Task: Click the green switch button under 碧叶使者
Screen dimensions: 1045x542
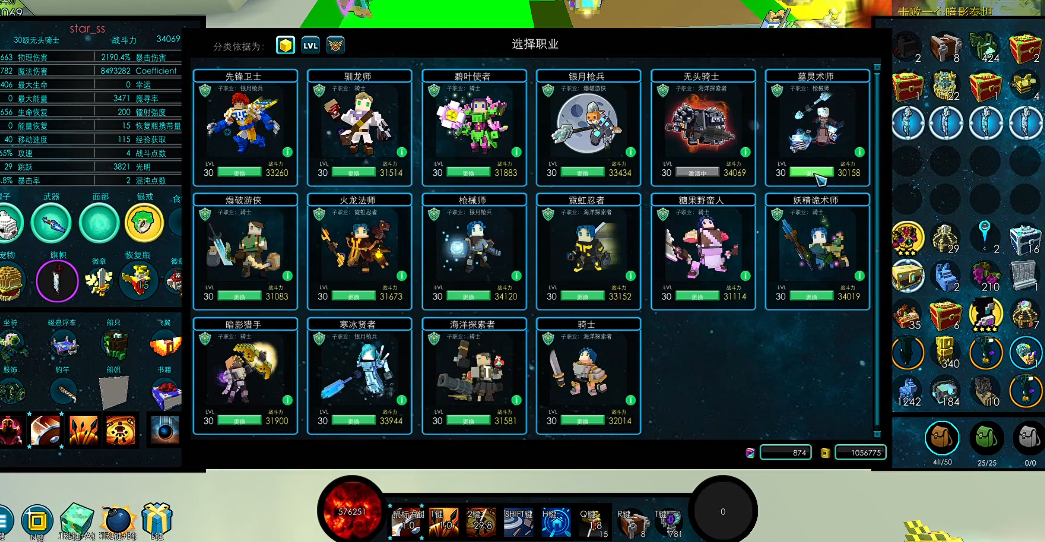Action: pos(469,172)
